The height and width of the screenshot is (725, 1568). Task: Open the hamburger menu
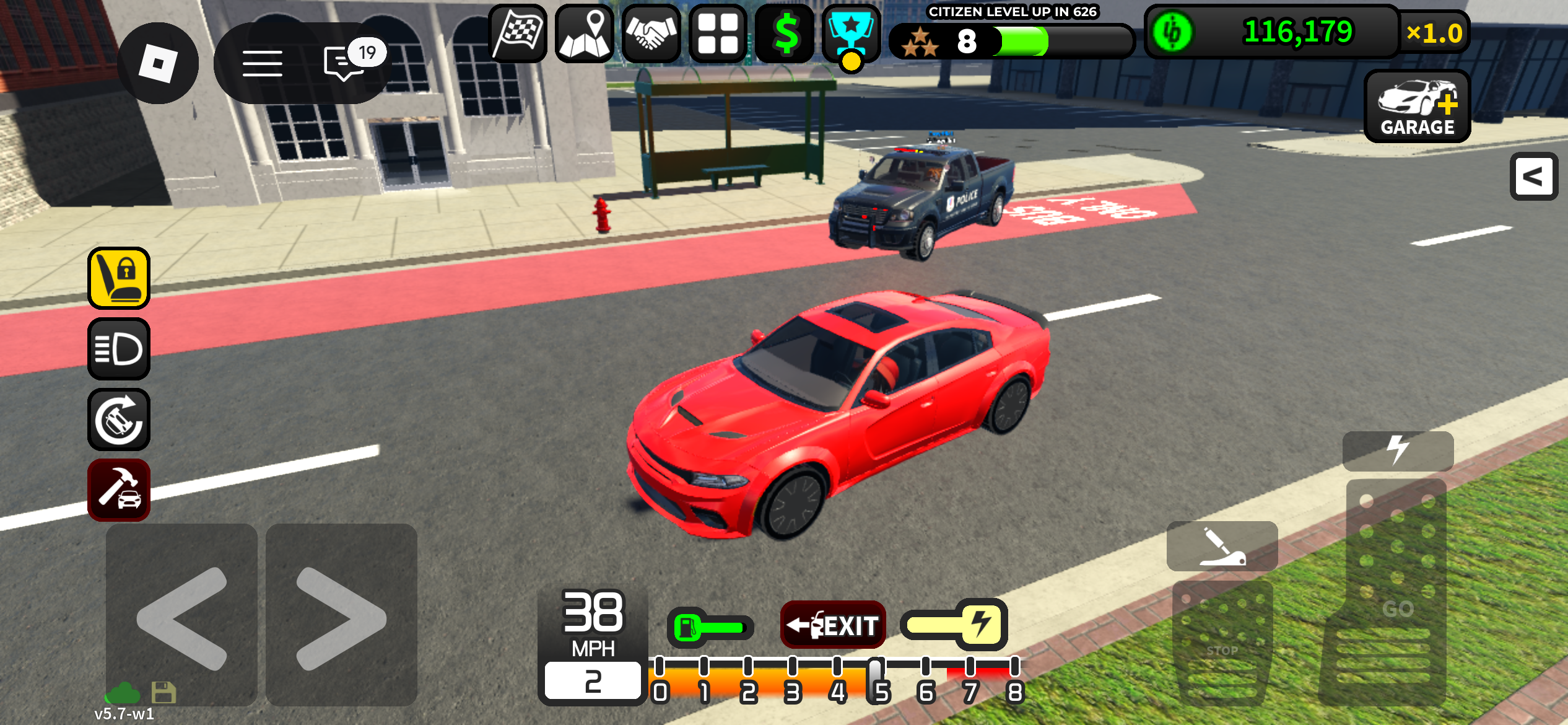[263, 63]
